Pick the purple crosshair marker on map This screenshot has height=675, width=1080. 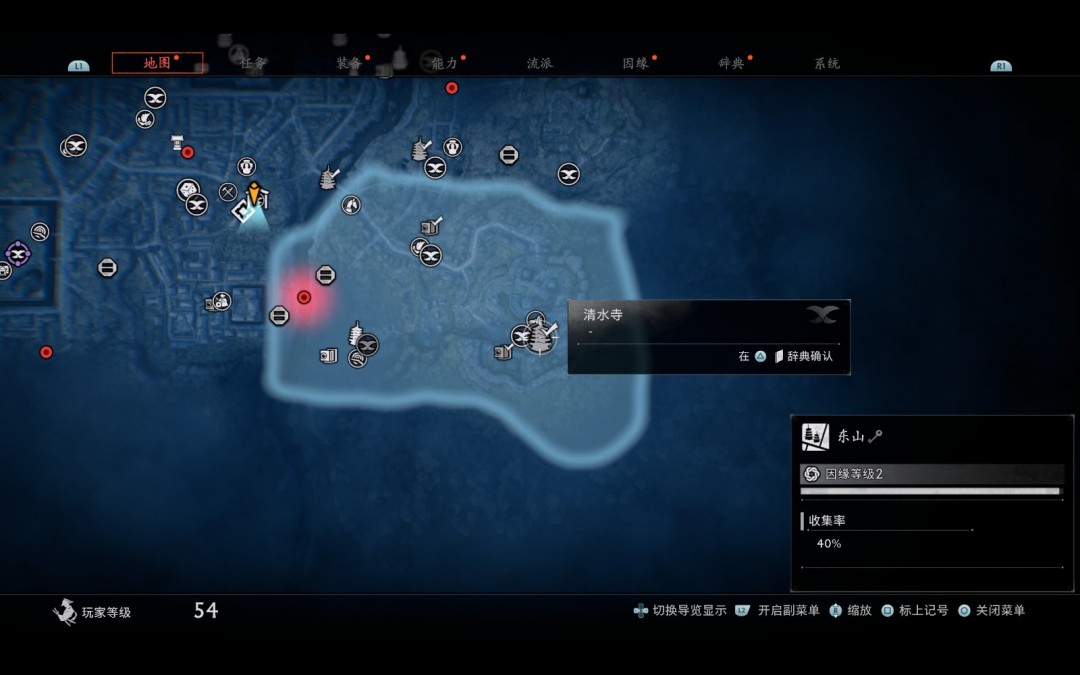pyautogui.click(x=17, y=253)
